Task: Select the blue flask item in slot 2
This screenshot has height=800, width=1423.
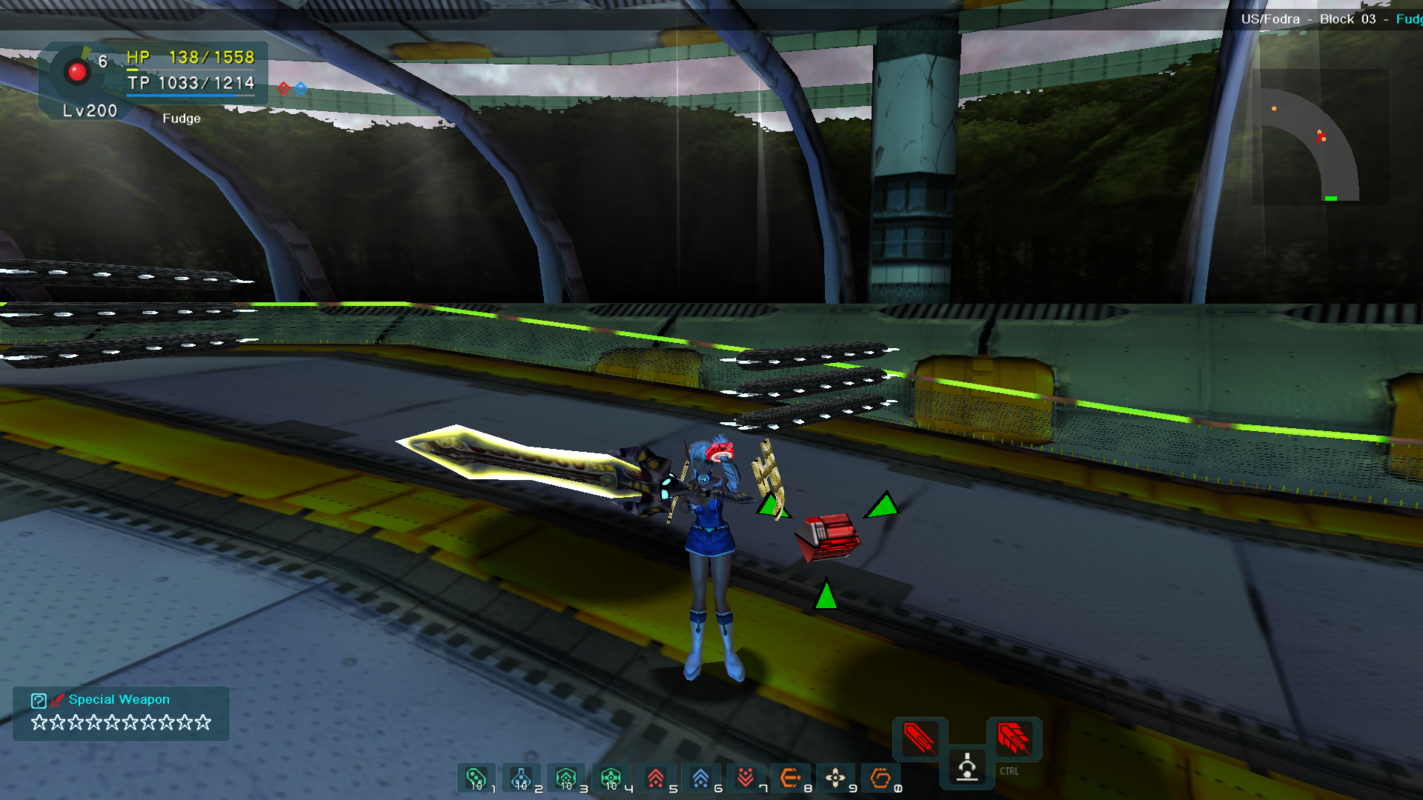Action: pyautogui.click(x=521, y=778)
